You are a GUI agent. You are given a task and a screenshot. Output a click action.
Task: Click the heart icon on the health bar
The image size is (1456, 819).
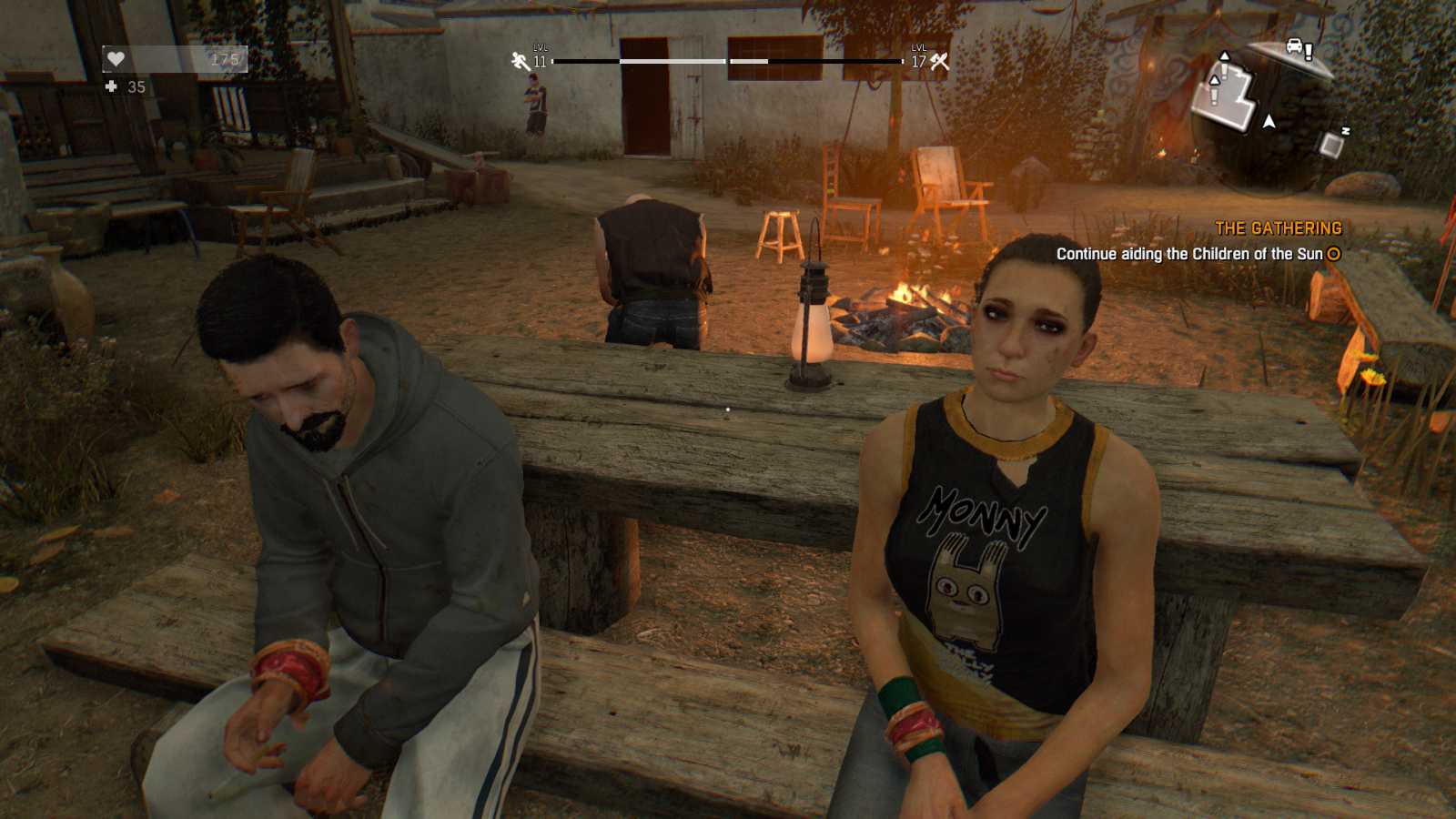click(x=116, y=59)
